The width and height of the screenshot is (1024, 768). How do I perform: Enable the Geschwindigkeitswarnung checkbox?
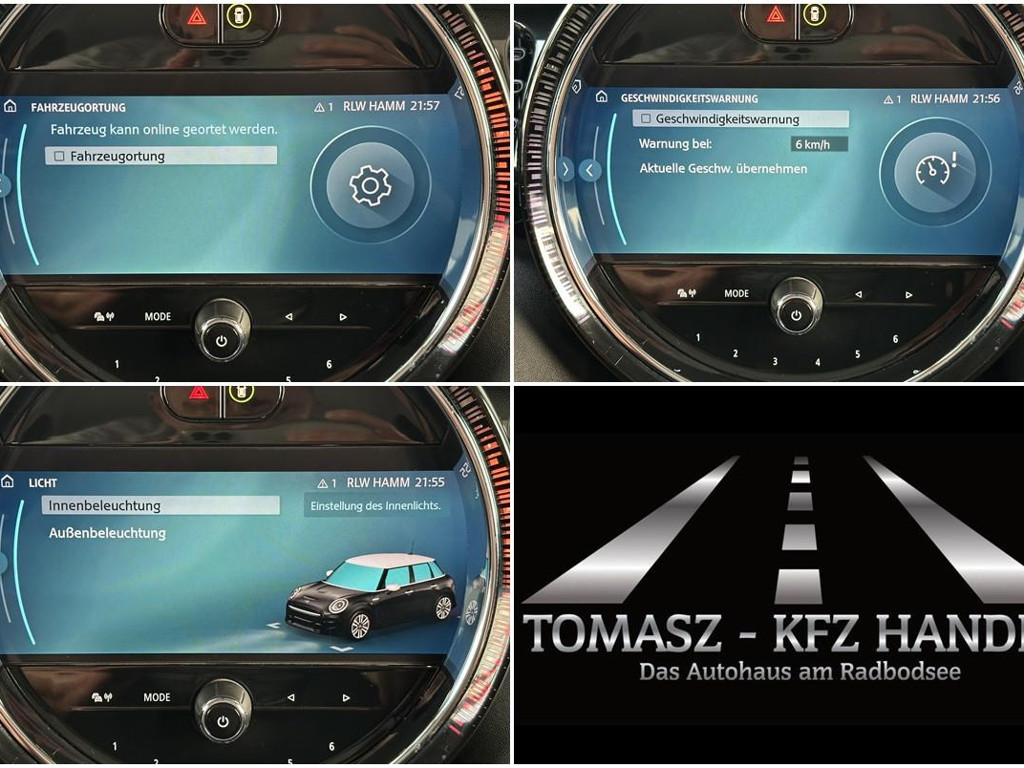(646, 120)
